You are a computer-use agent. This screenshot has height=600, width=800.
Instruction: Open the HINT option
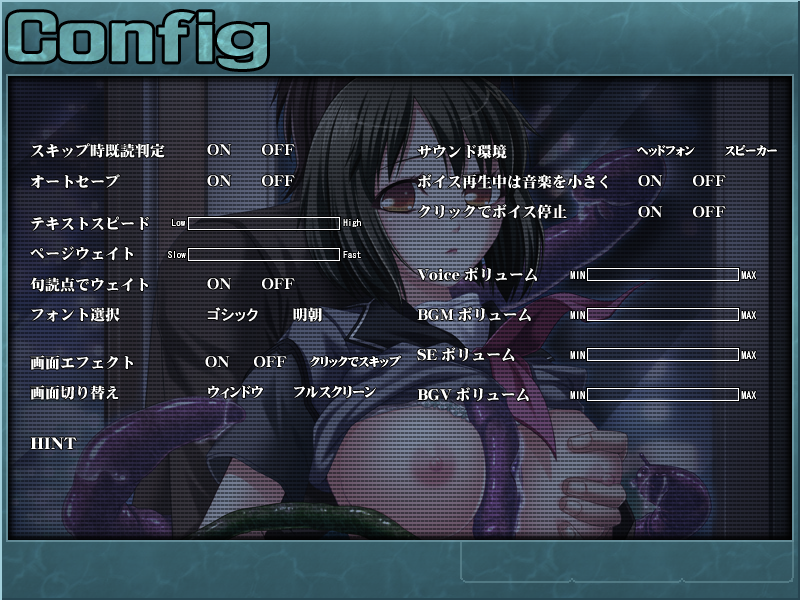[54, 443]
